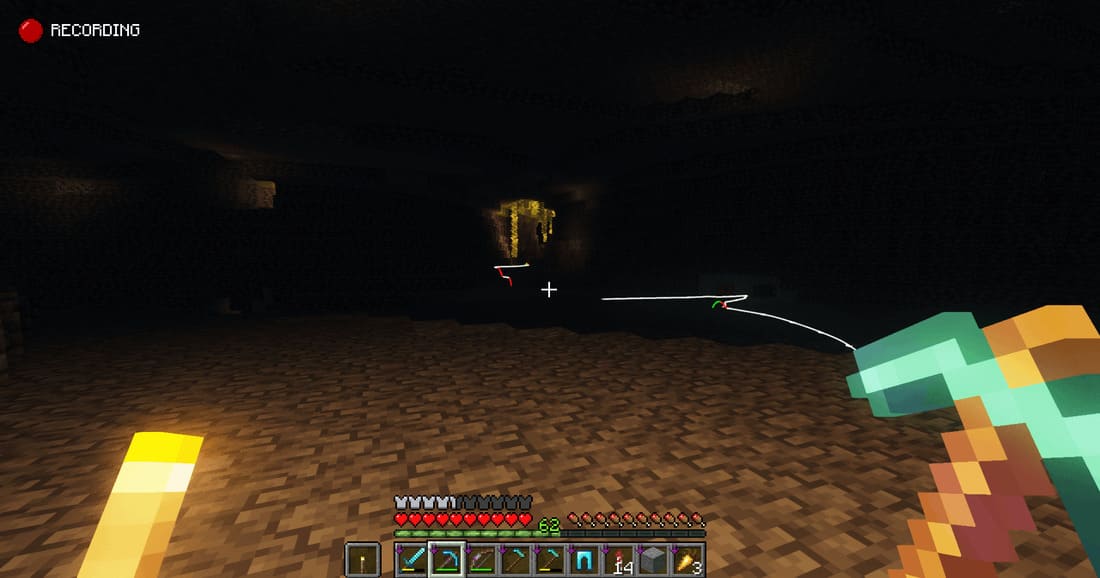Choose the golden carrot slot
1100x578 pixels.
pyautogui.click(x=689, y=560)
